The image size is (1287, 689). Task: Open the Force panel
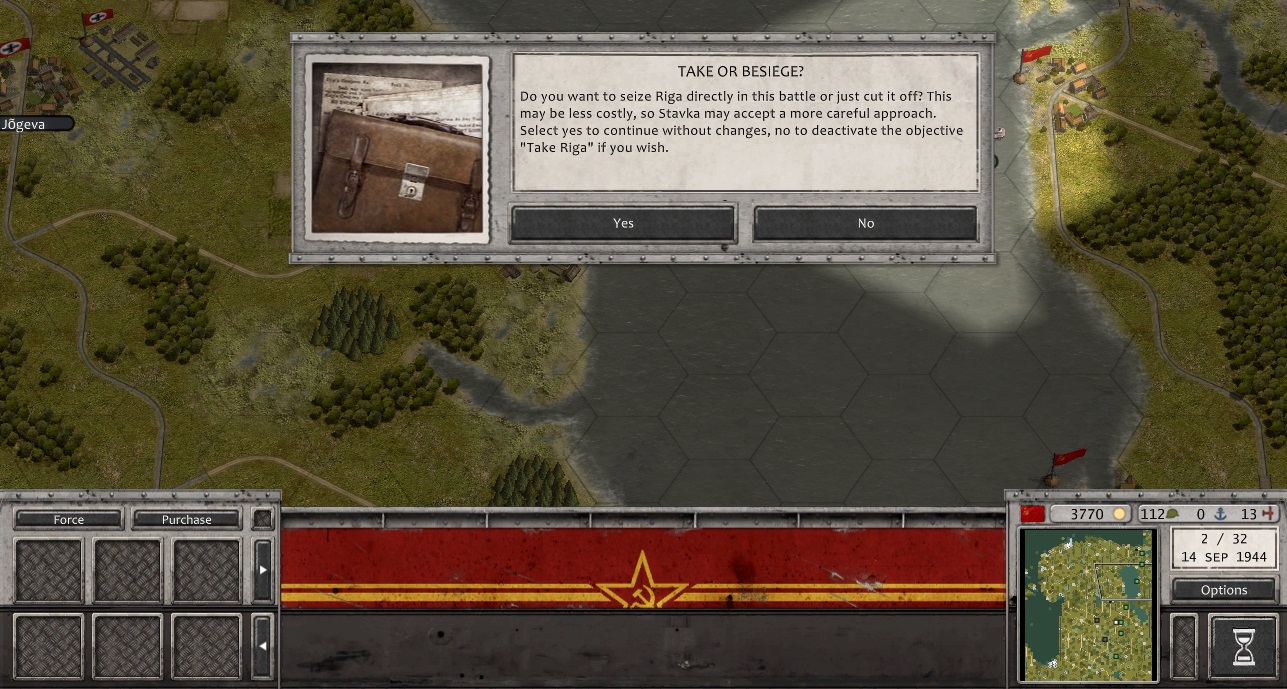pyautogui.click(x=69, y=519)
